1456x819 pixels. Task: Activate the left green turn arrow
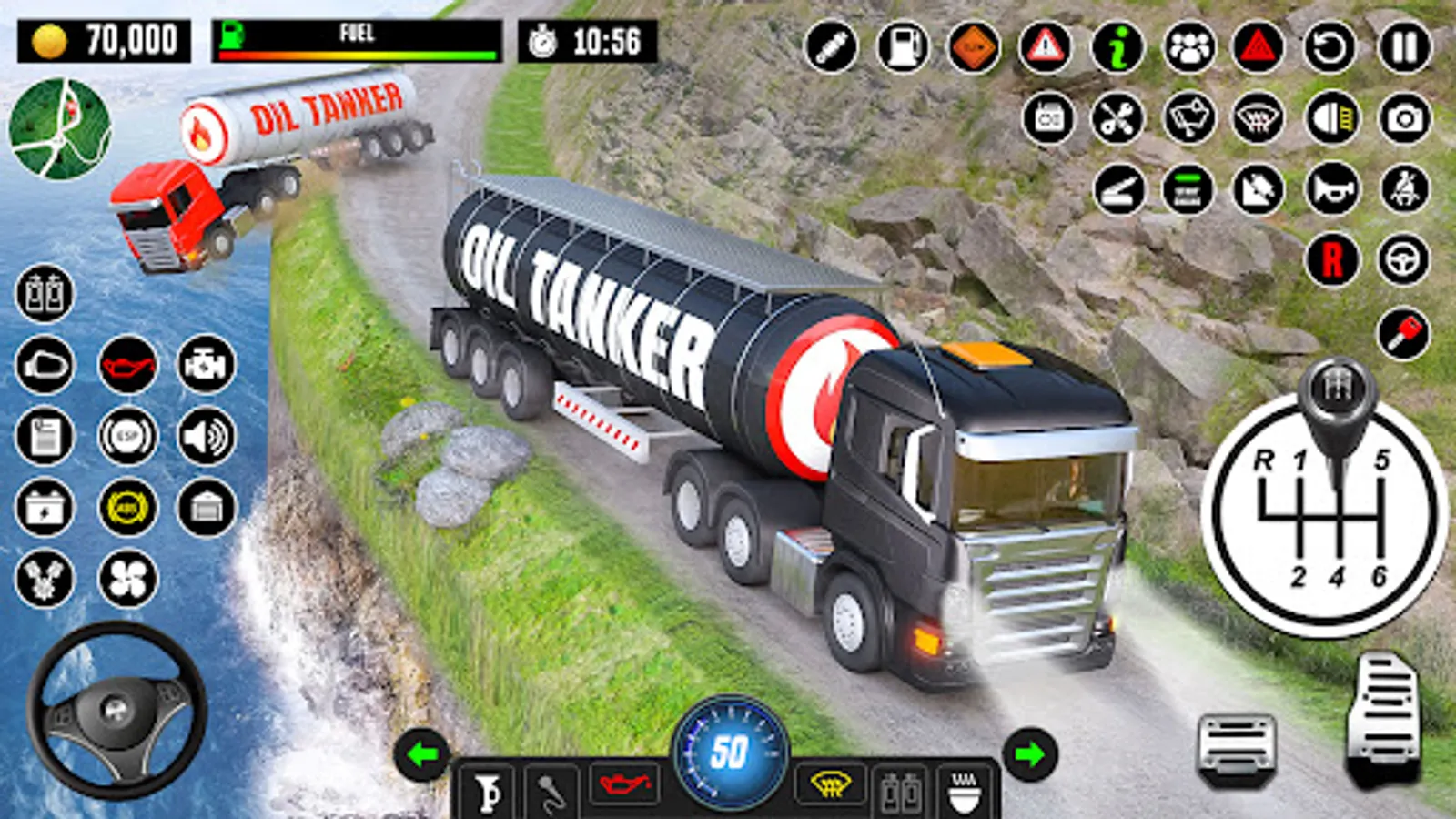coord(422,754)
